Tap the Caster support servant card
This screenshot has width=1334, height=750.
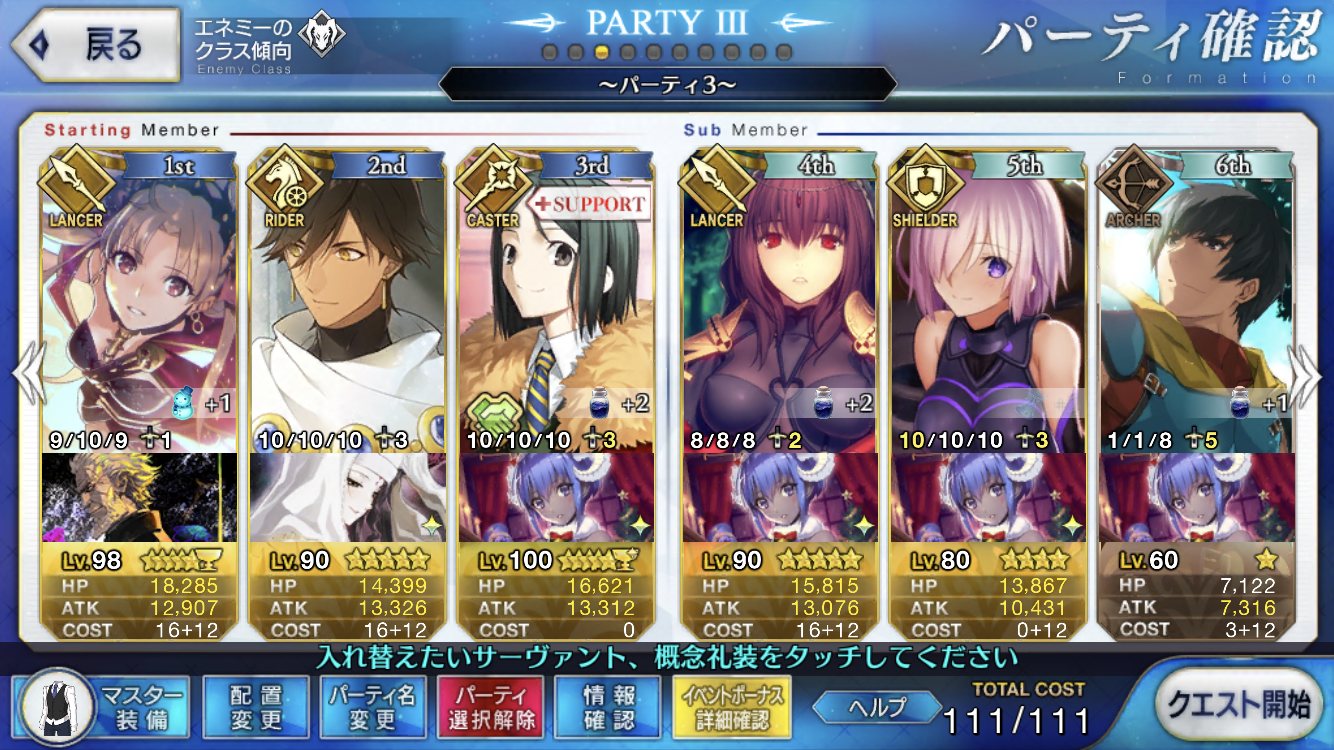556,300
